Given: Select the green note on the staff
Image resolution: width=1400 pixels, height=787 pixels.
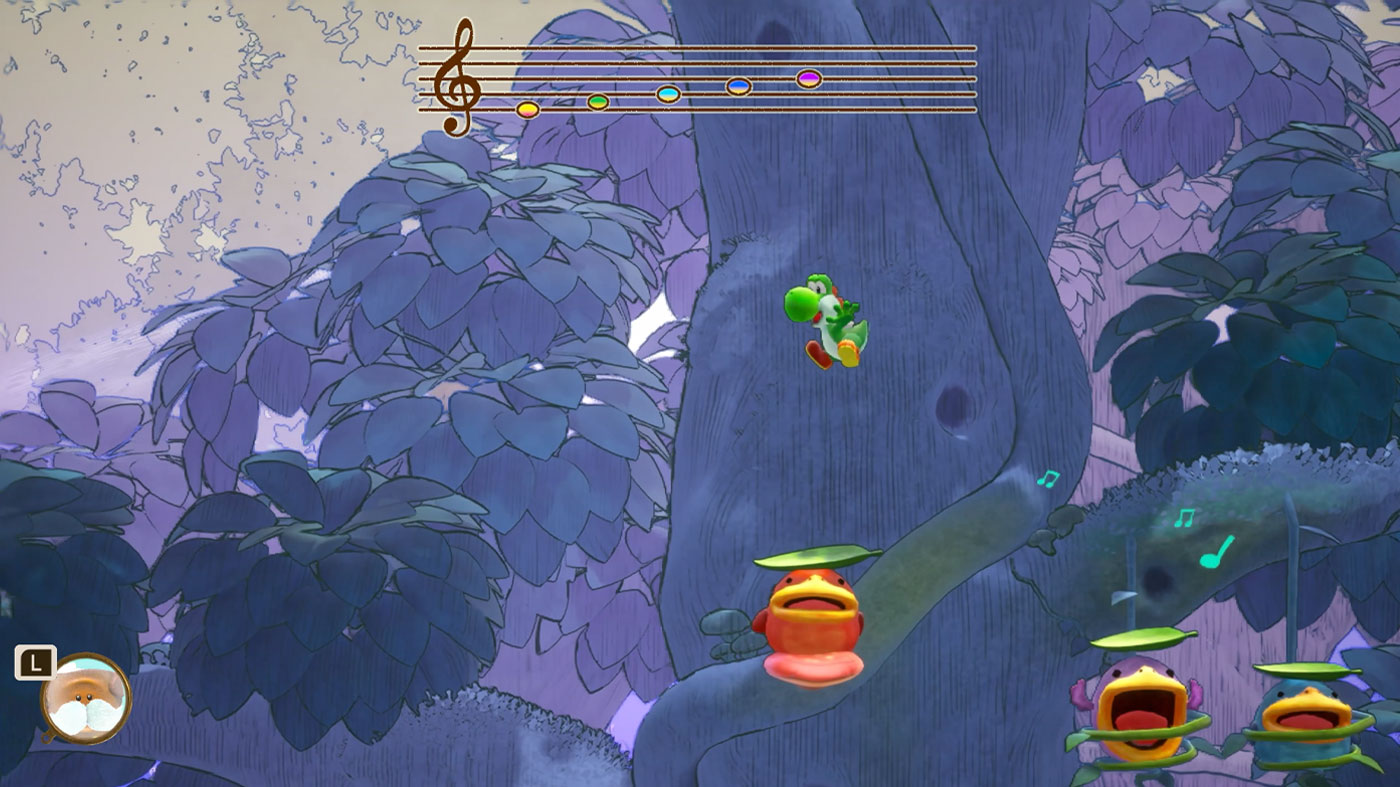Looking at the screenshot, I should (x=598, y=101).
